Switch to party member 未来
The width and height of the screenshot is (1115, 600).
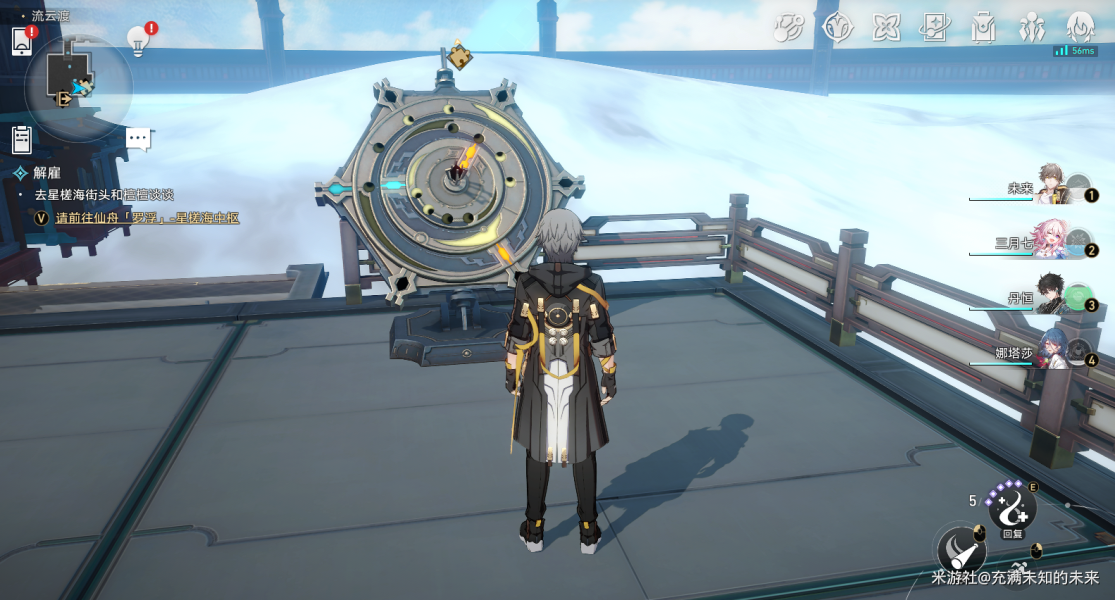(1050, 186)
